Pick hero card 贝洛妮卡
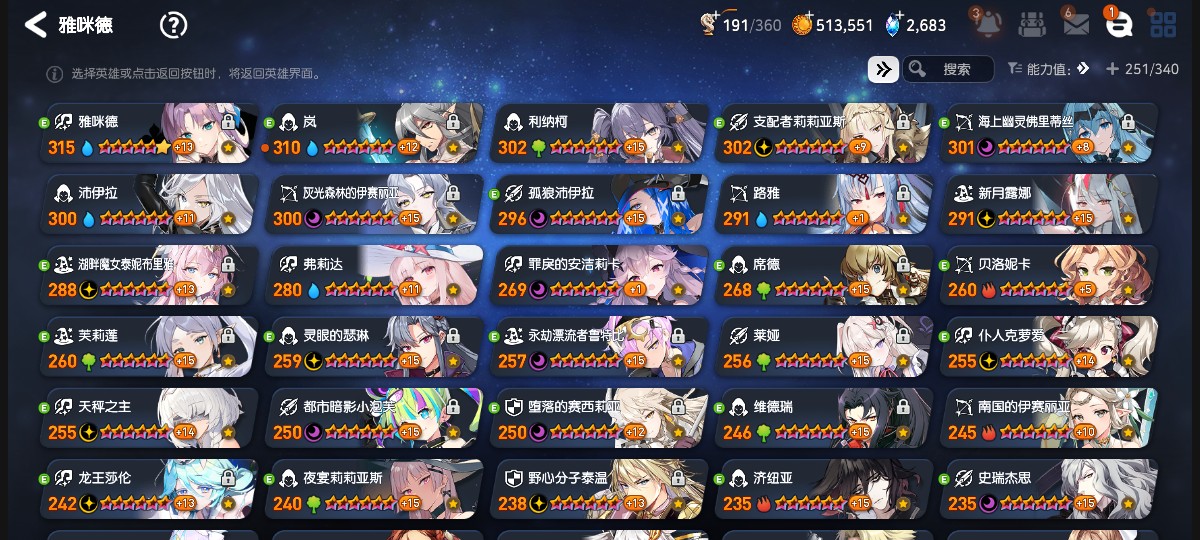This screenshot has height=540, width=1200. 1049,276
